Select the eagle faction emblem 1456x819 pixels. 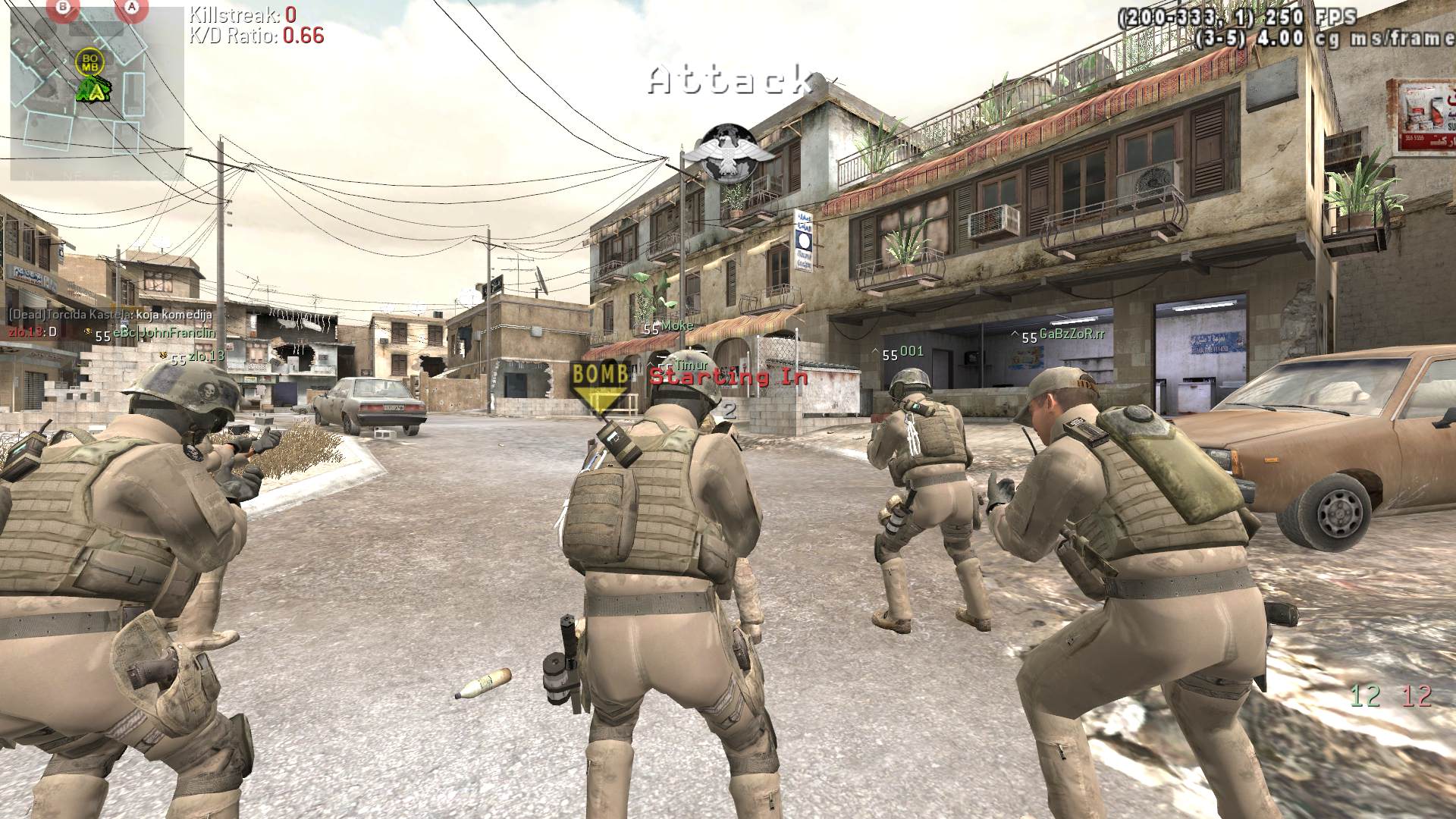(736, 154)
